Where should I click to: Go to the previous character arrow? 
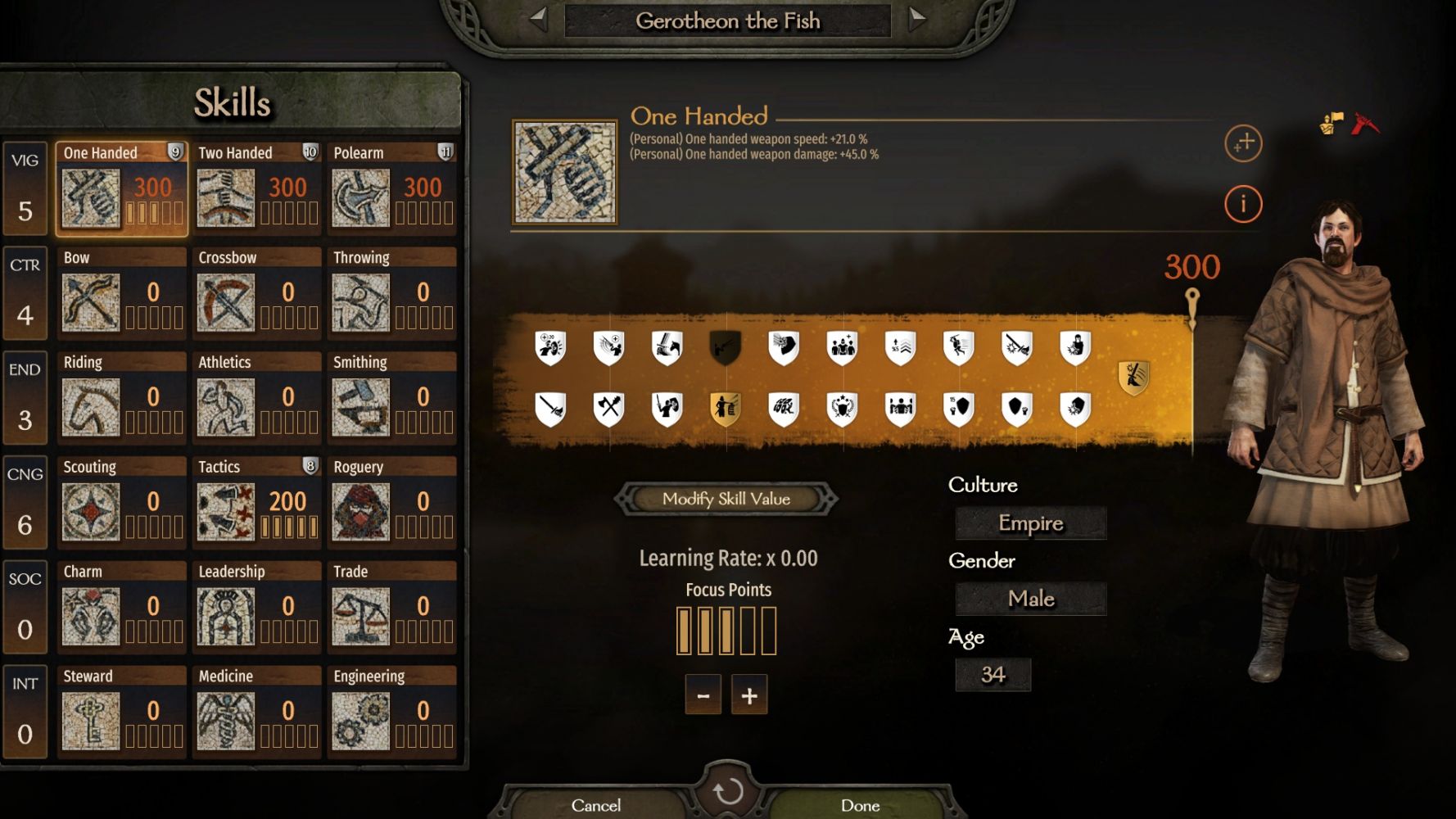[x=538, y=18]
